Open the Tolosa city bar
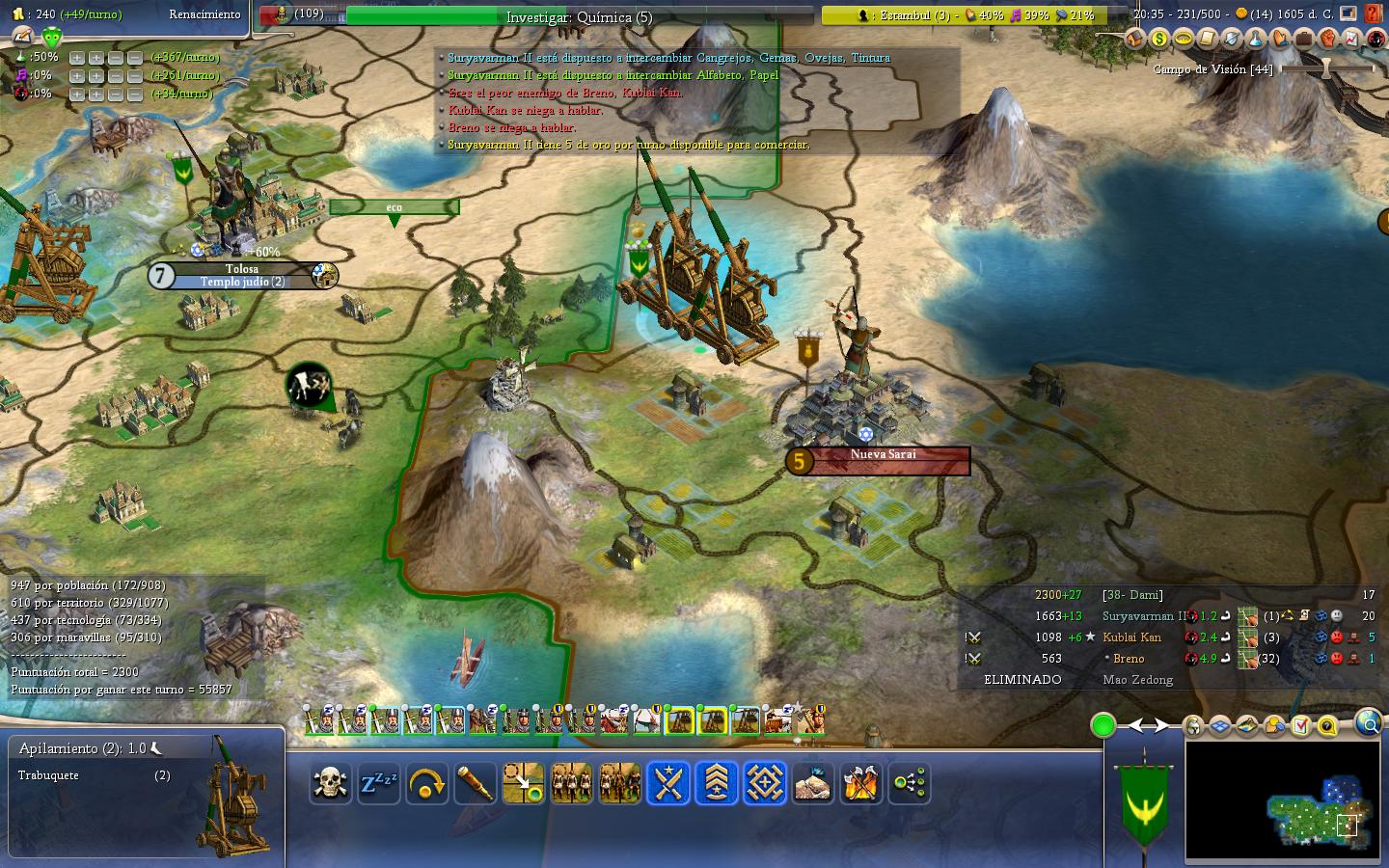 click(x=243, y=276)
